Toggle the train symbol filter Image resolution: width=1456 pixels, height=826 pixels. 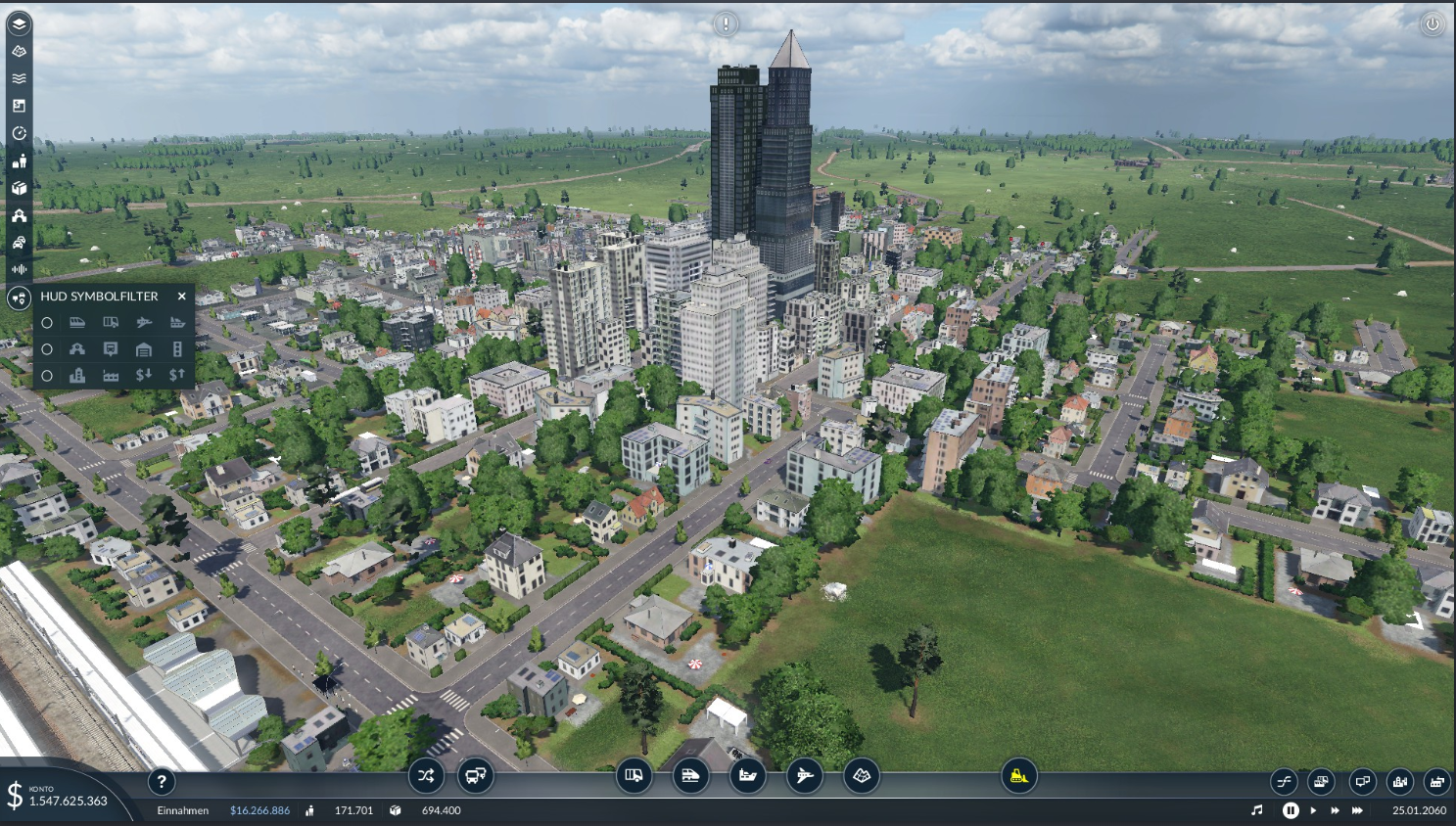tap(77, 322)
